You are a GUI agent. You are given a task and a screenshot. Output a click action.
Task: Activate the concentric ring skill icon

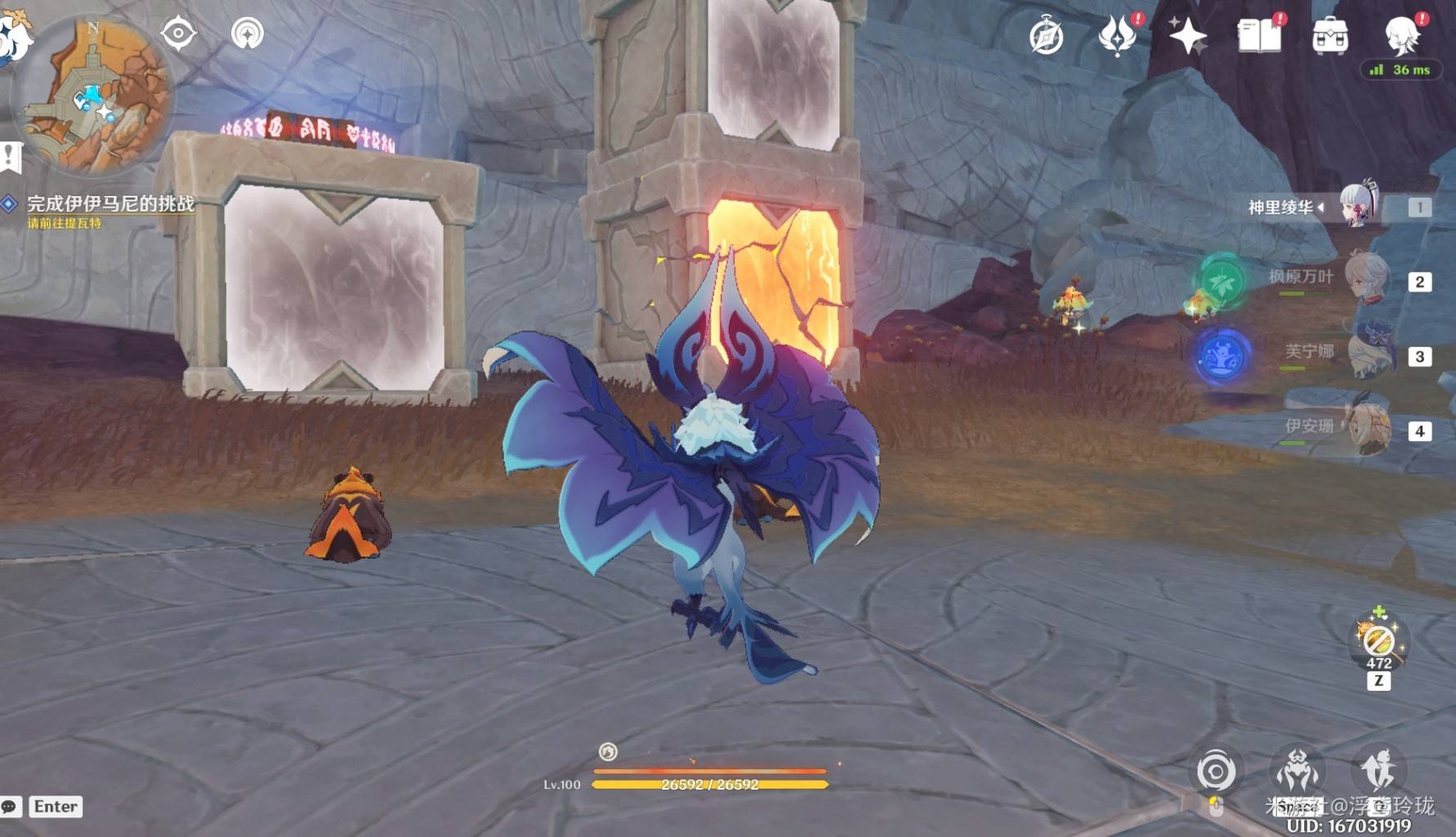pos(1216,772)
